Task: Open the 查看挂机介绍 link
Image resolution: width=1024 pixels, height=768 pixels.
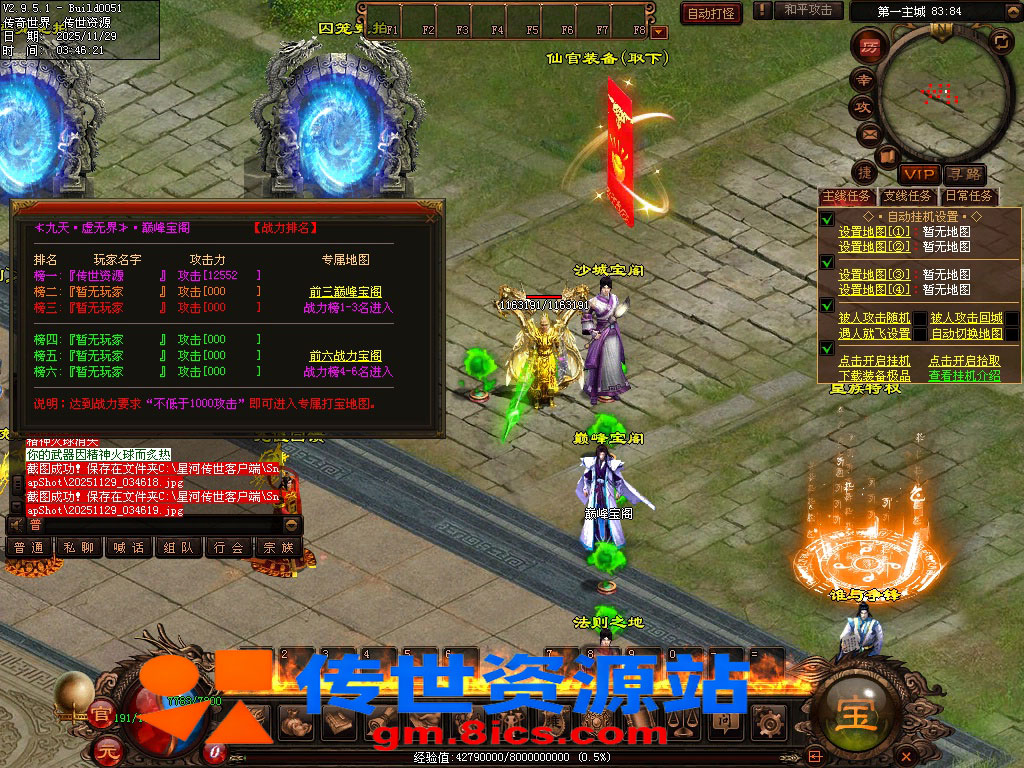Action: coord(963,376)
